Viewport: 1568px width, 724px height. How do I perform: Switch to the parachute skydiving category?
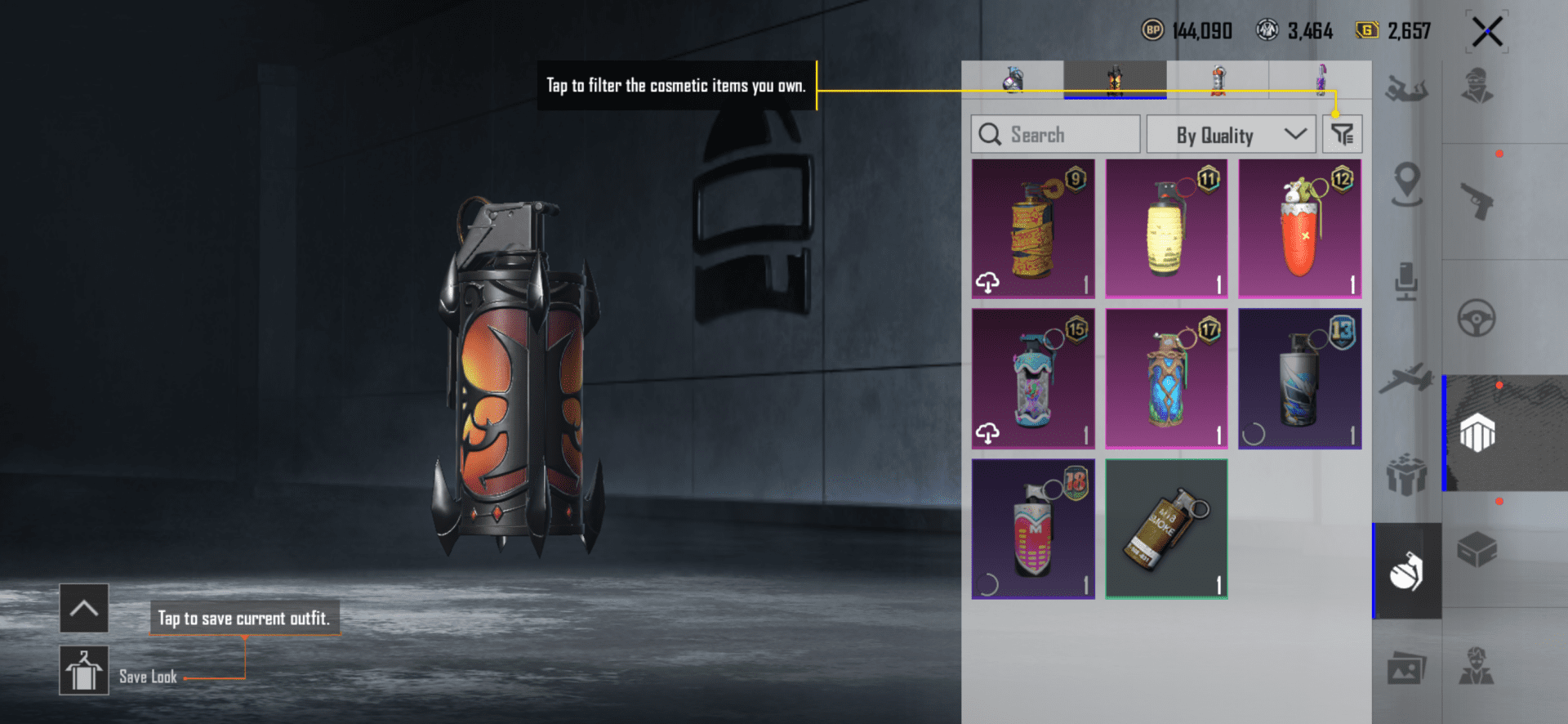[x=1406, y=88]
